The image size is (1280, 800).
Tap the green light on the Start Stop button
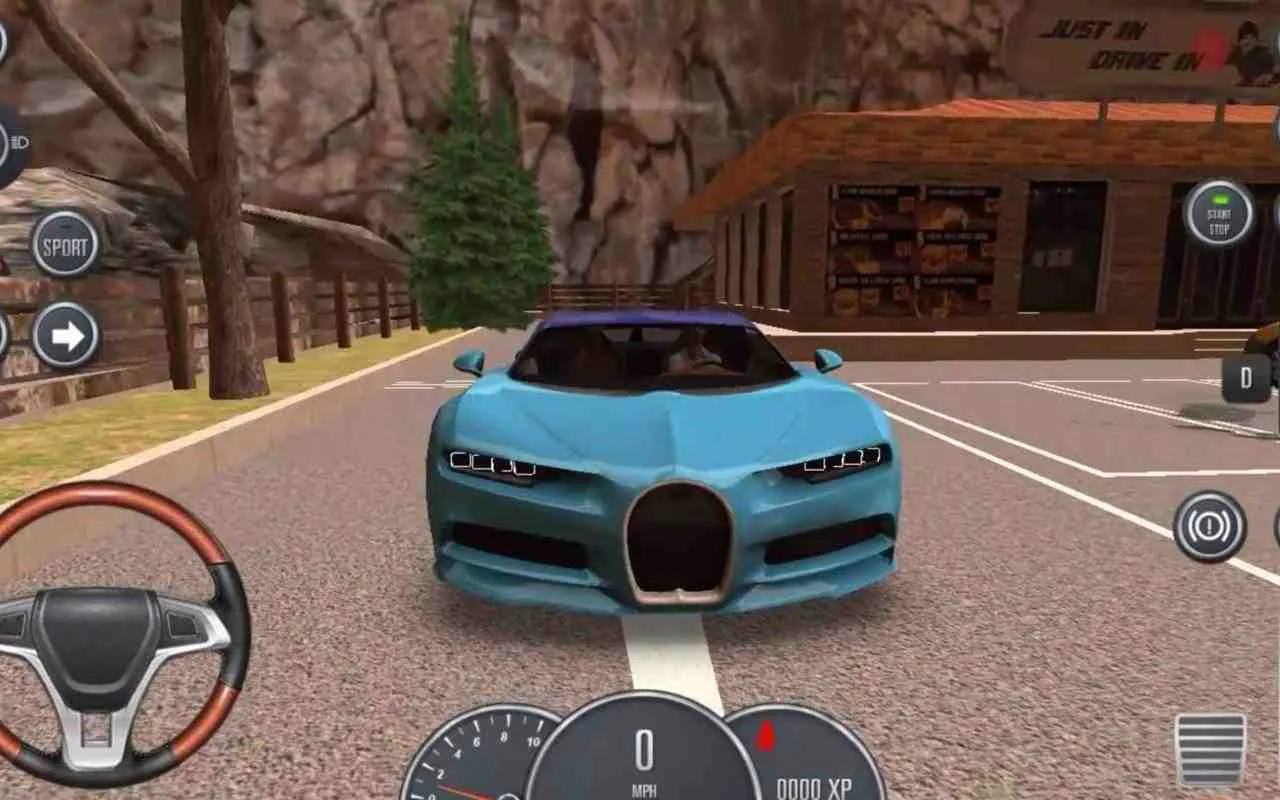click(1218, 197)
